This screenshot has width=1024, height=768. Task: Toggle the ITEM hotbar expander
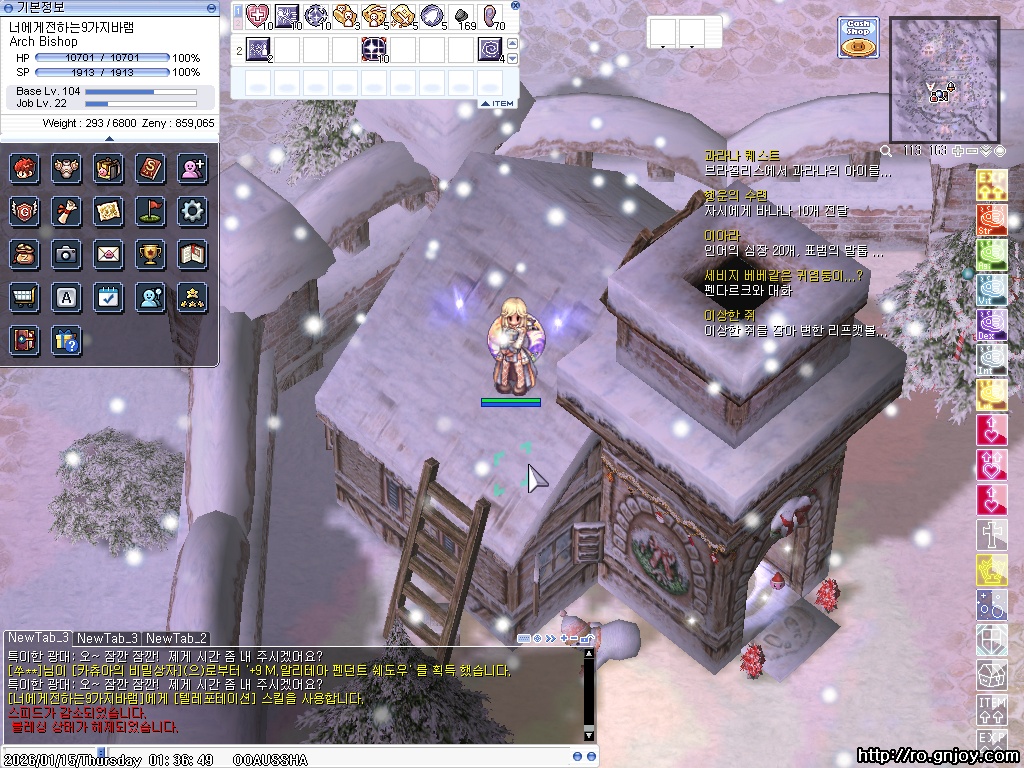tap(497, 103)
